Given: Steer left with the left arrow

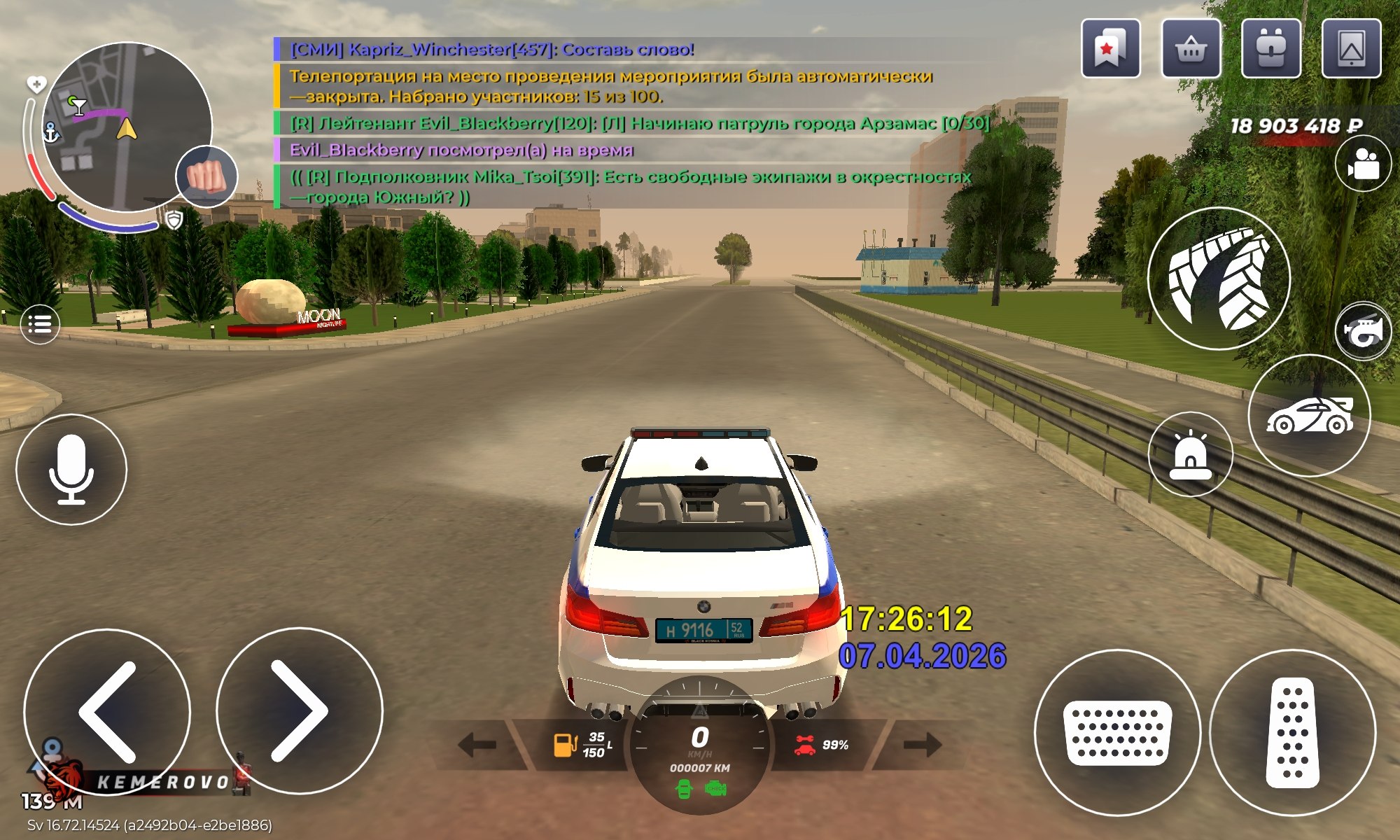Looking at the screenshot, I should (x=107, y=712).
